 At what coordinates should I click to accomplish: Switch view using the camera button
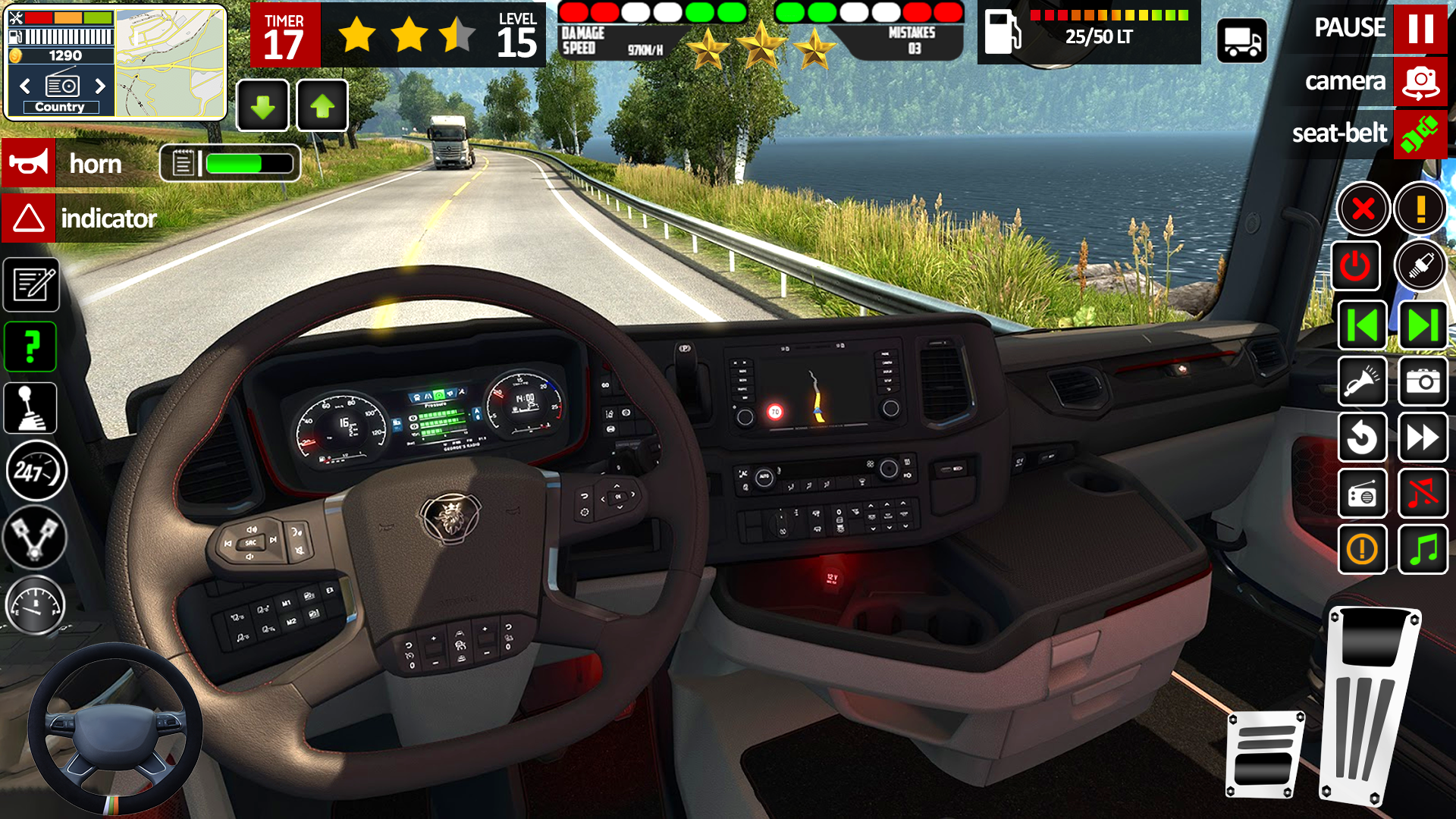tap(1420, 82)
